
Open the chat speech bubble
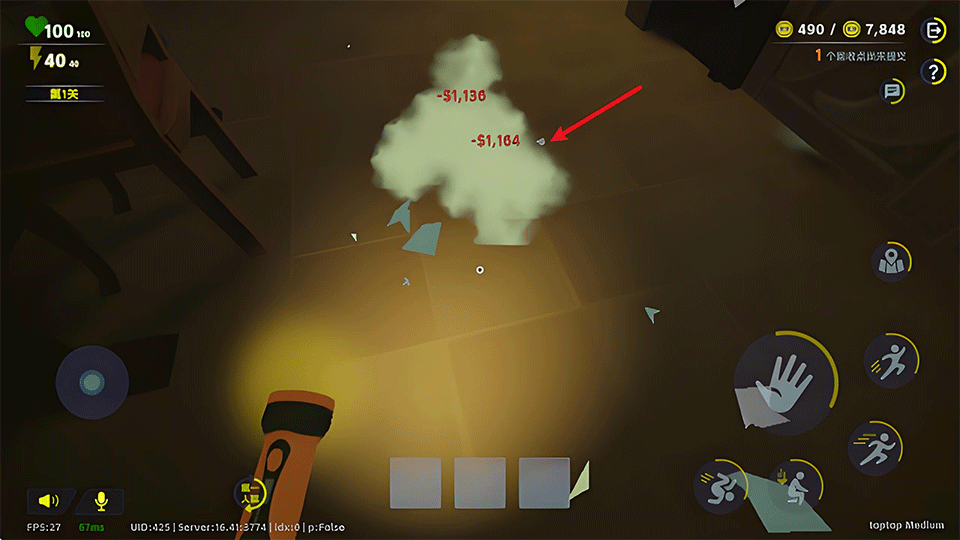[892, 92]
